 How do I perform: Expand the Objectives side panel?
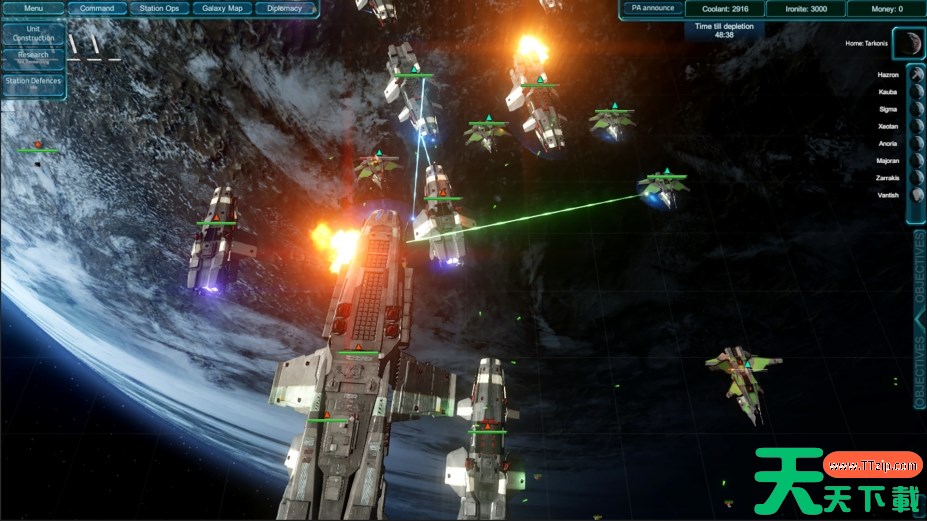pyautogui.click(x=919, y=320)
